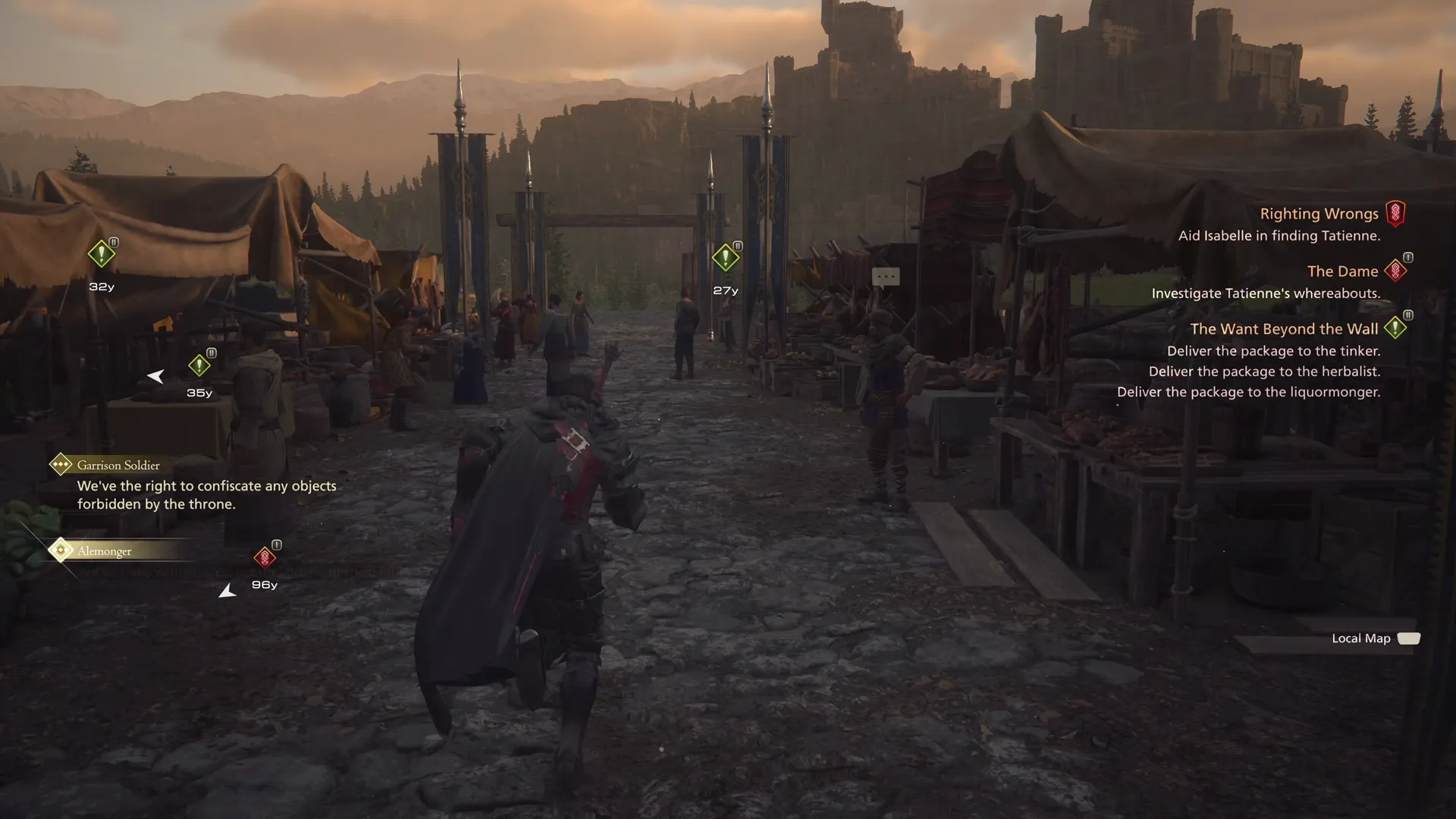Click the Local Map touchpad button prompt

click(1408, 638)
